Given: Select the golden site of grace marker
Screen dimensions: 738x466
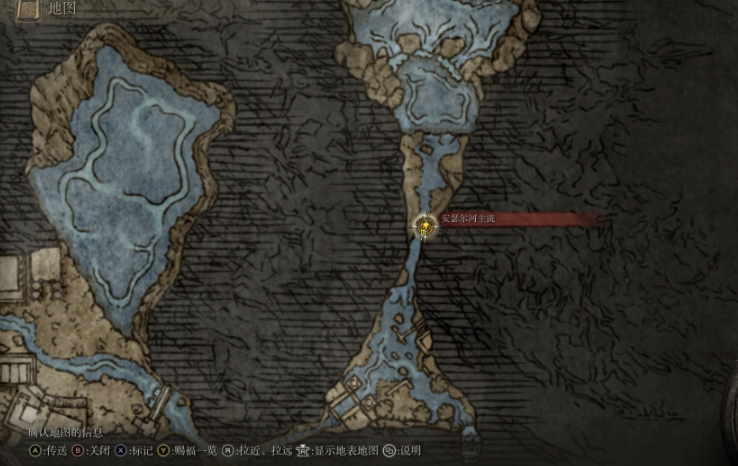Looking at the screenshot, I should pyautogui.click(x=426, y=228).
